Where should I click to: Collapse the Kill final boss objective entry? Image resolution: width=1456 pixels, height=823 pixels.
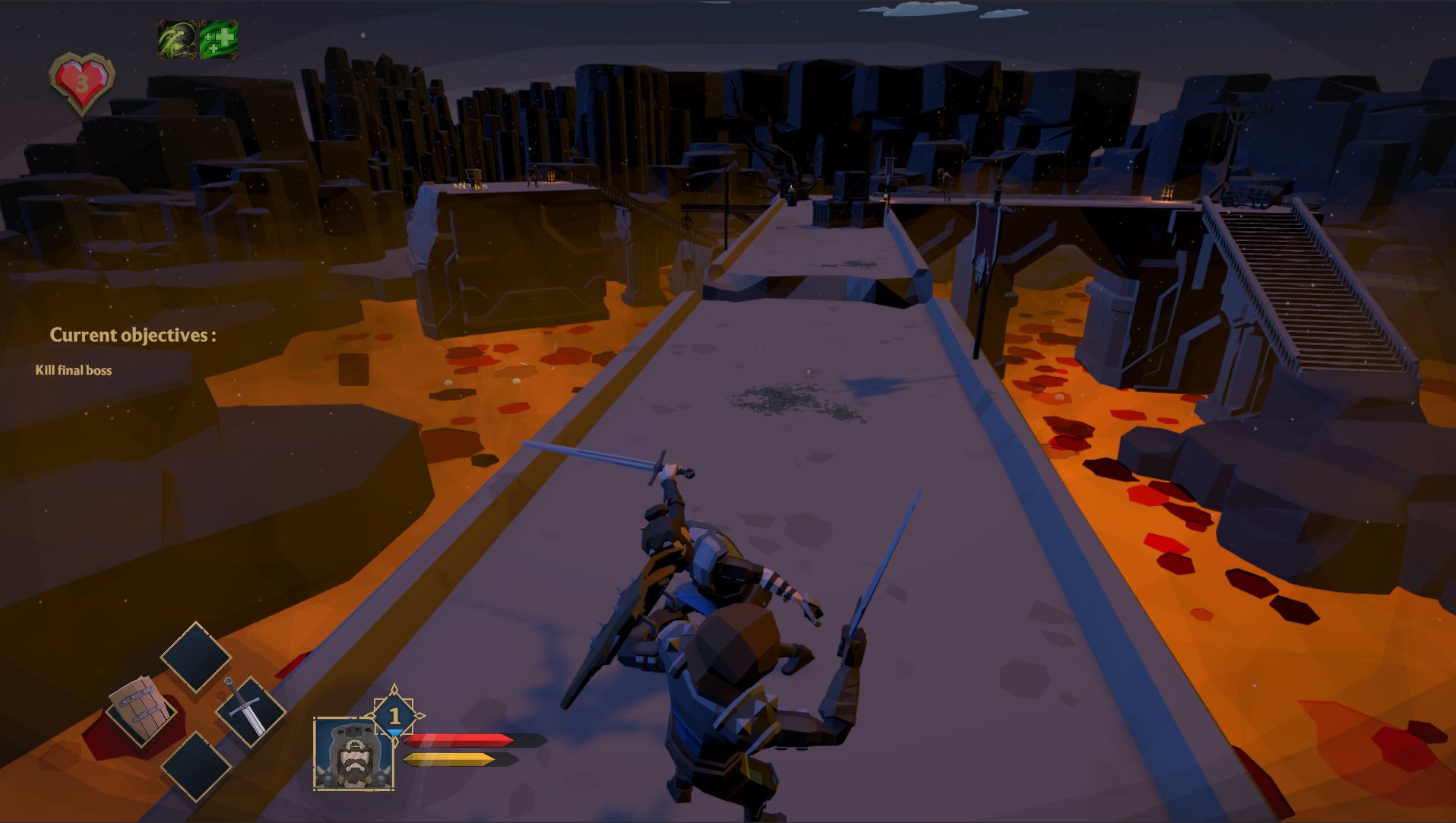pos(72,371)
